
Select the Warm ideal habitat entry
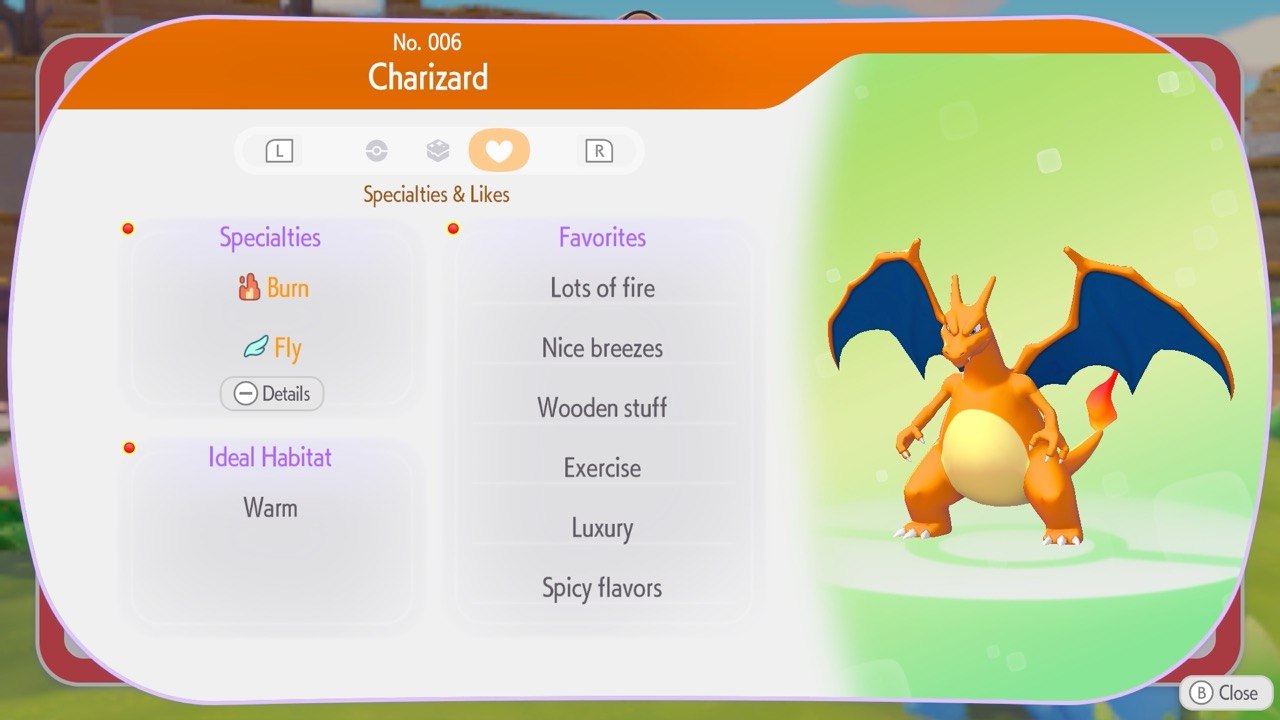pyautogui.click(x=270, y=508)
